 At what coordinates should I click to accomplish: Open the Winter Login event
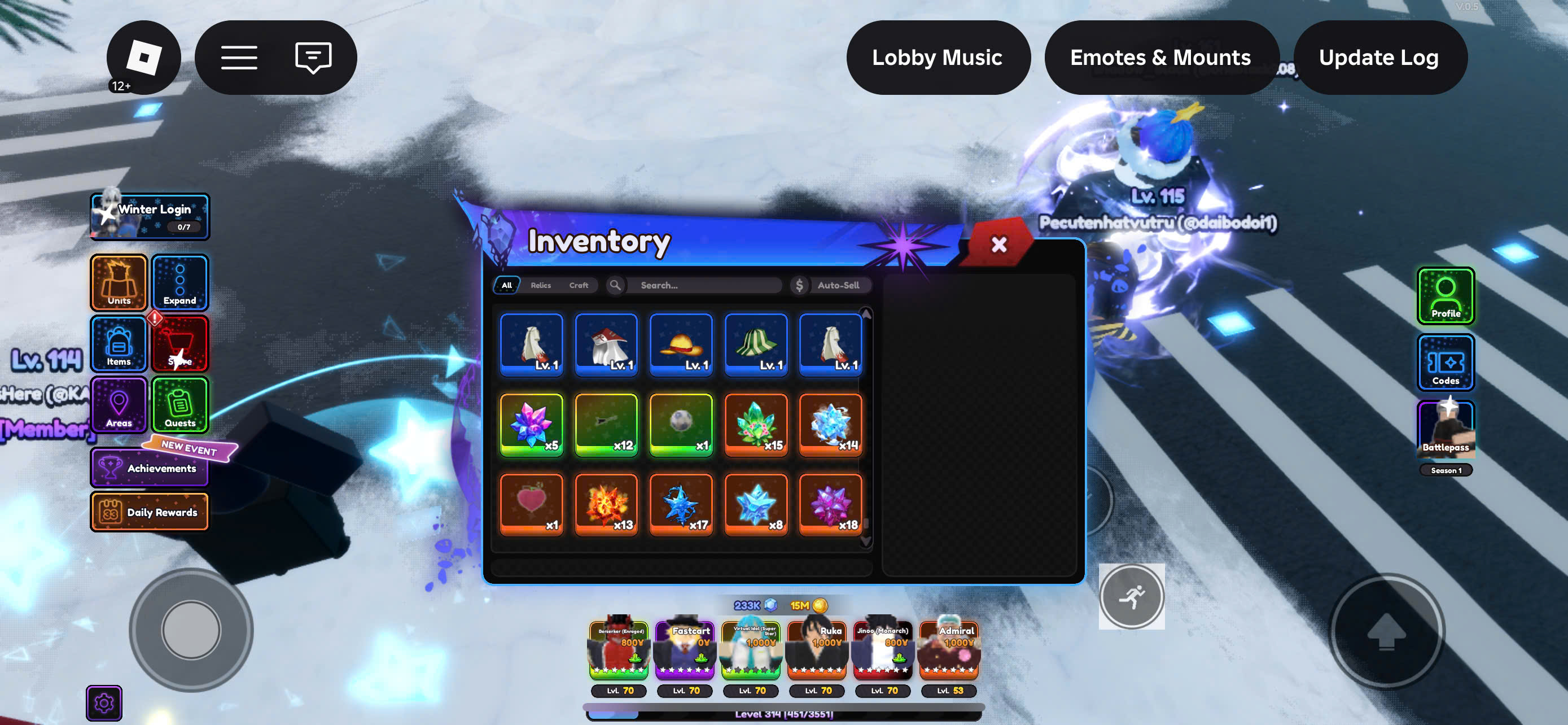150,216
